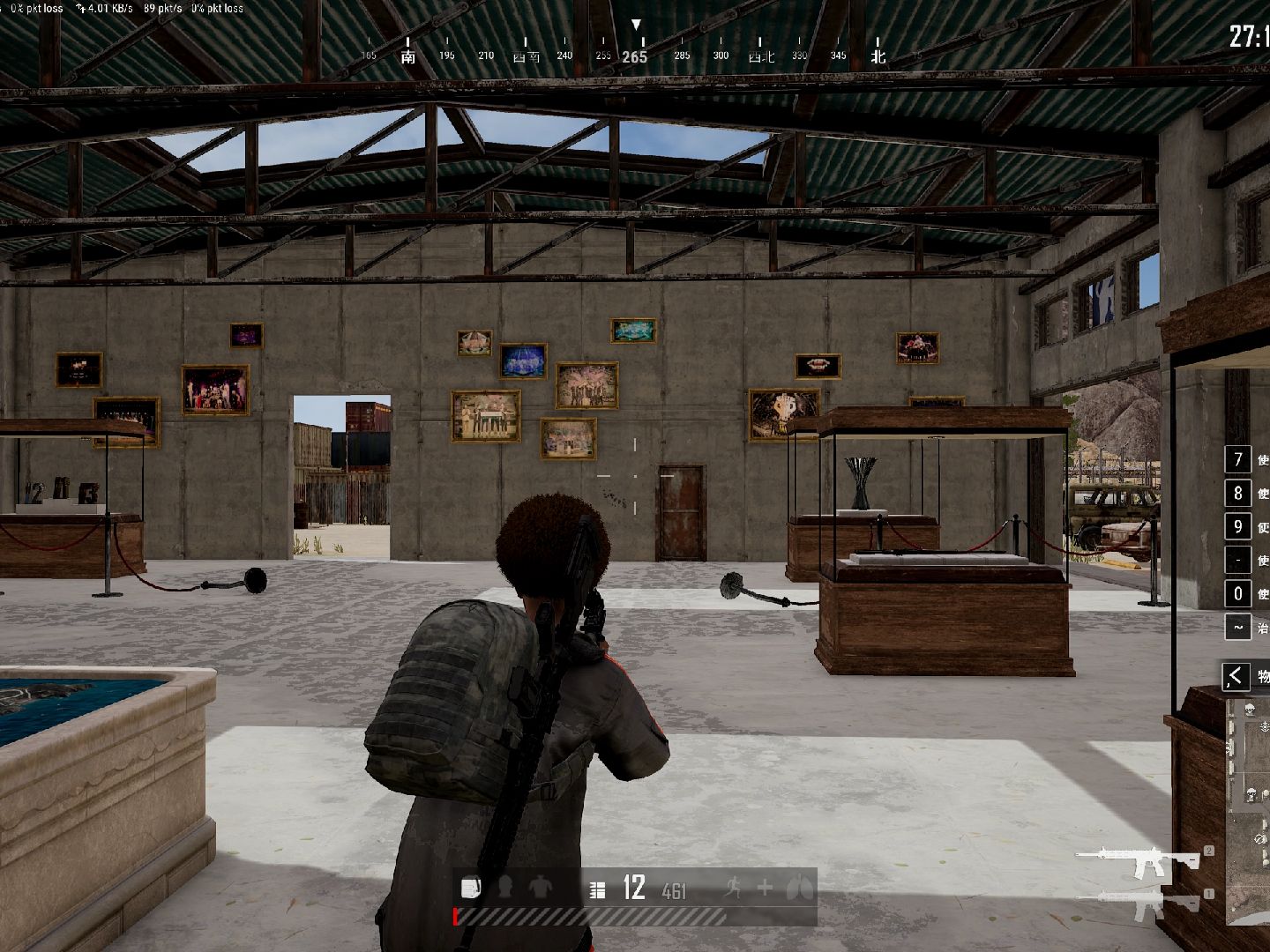The width and height of the screenshot is (1270, 952).
Task: Expand the quick slot bound to key 9
Action: pos(1238,526)
